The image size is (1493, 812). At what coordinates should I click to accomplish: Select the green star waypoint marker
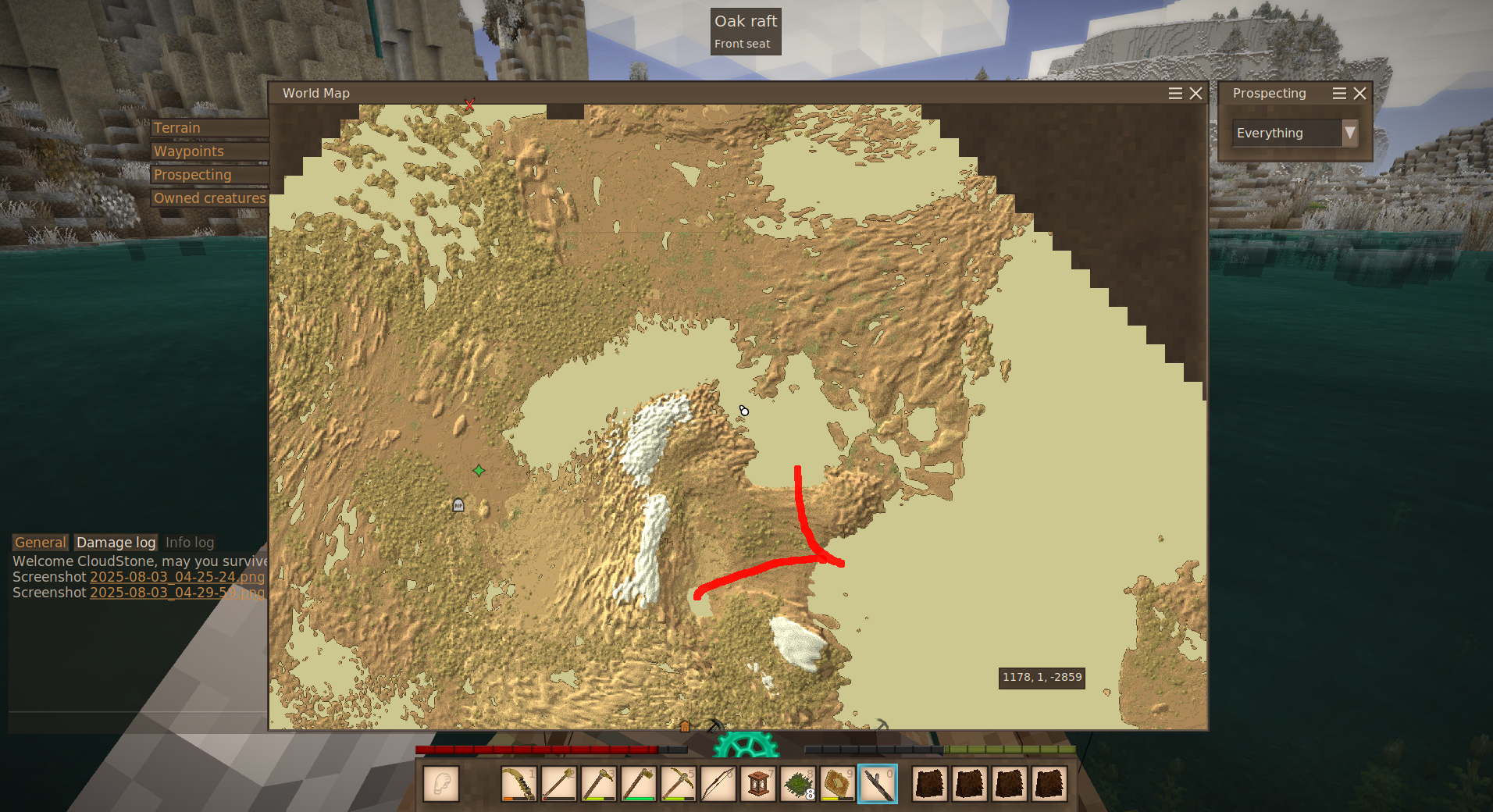479,470
